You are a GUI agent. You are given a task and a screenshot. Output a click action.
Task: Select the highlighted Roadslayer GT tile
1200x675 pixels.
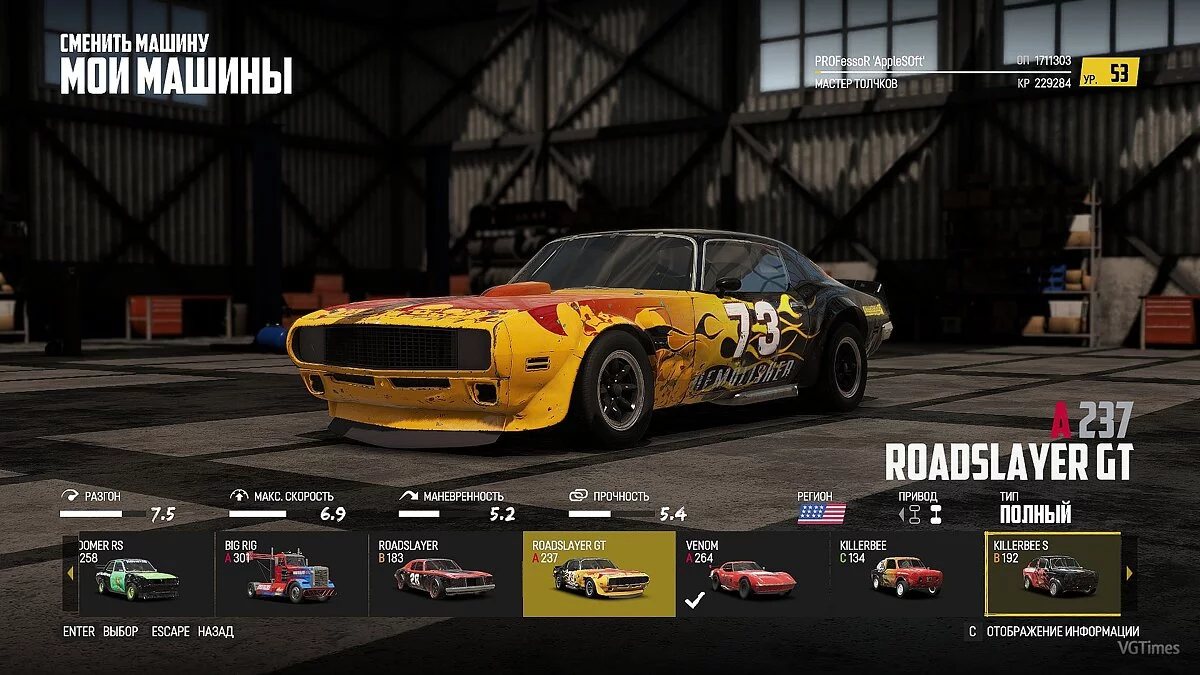599,574
